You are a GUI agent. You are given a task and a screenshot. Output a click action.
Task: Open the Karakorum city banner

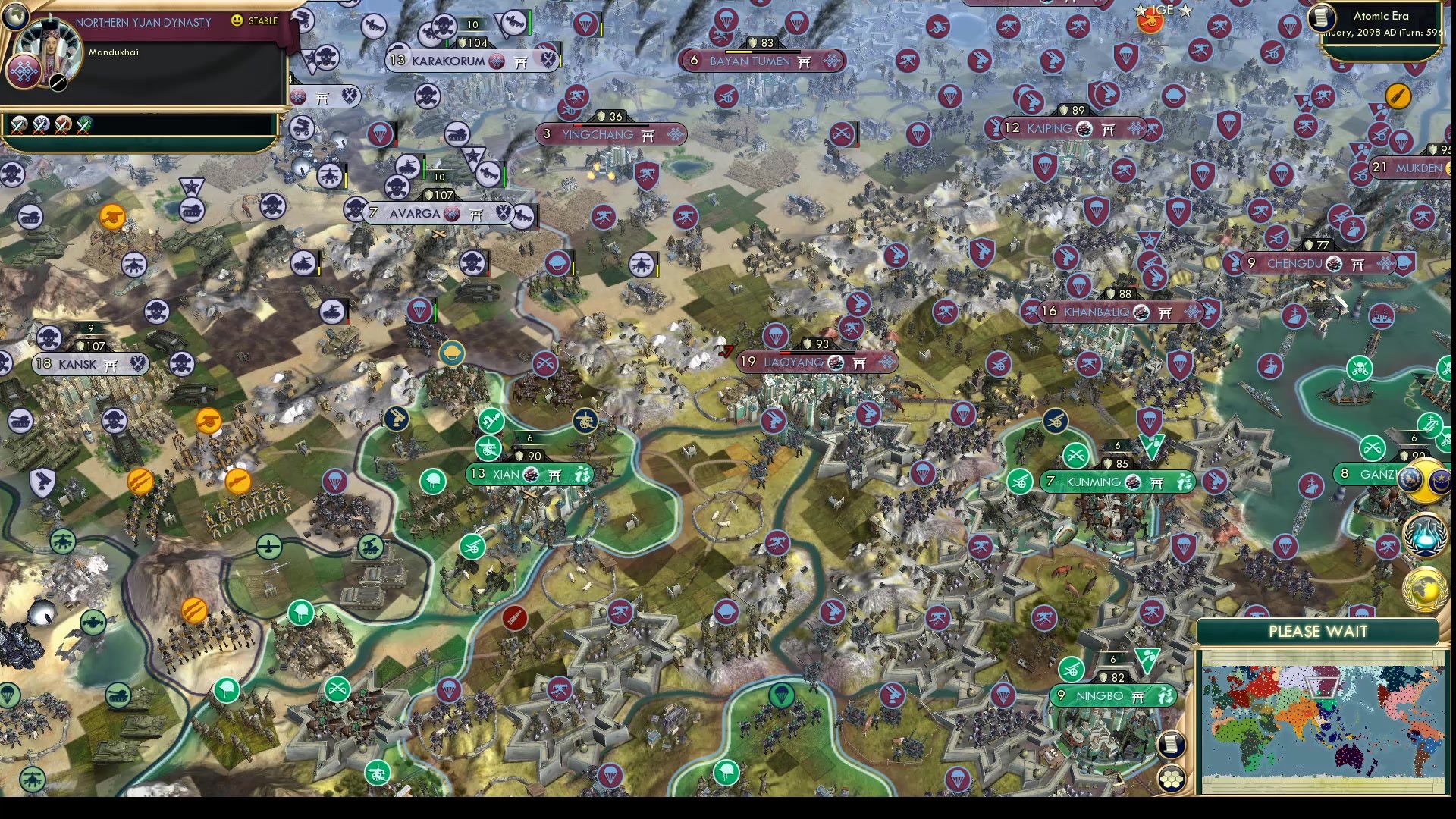tap(447, 61)
